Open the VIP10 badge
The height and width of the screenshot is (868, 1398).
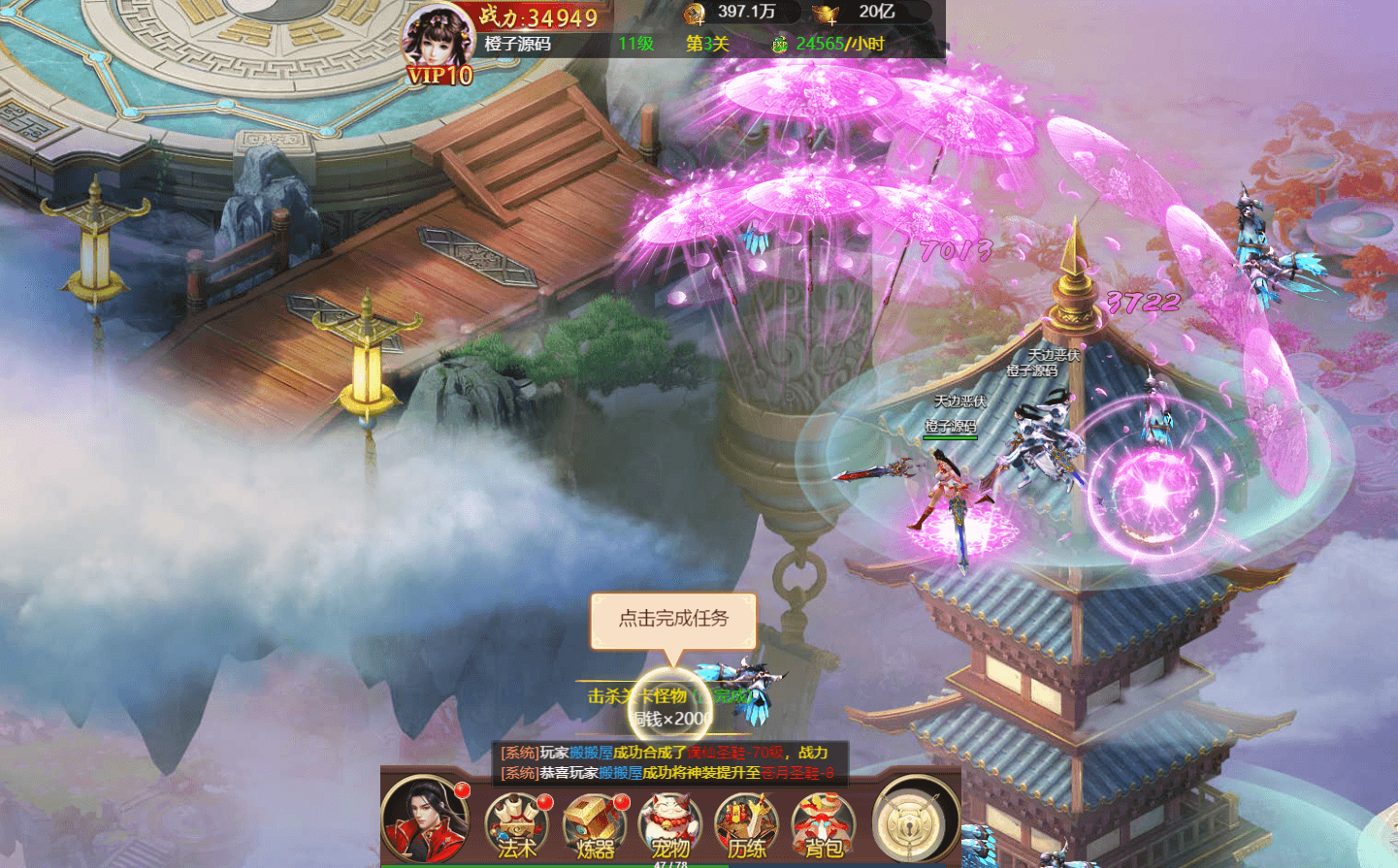click(x=439, y=76)
